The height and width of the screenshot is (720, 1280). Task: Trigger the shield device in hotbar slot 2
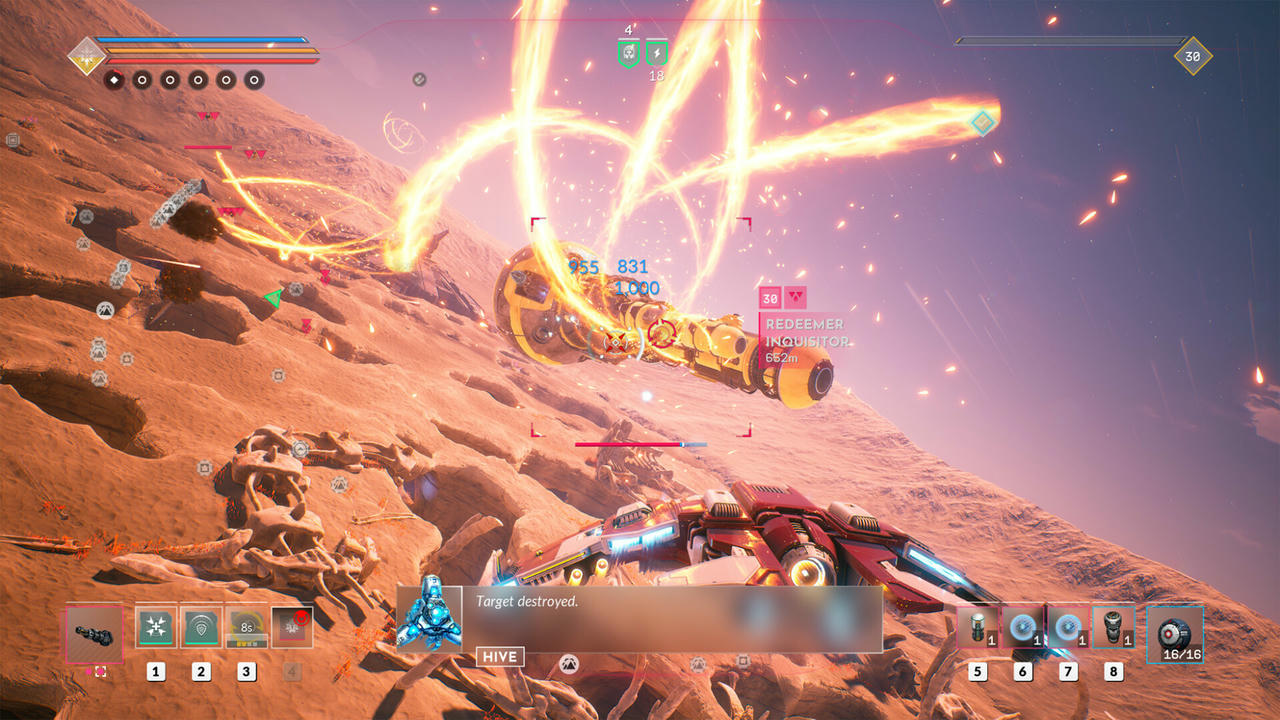[200, 628]
